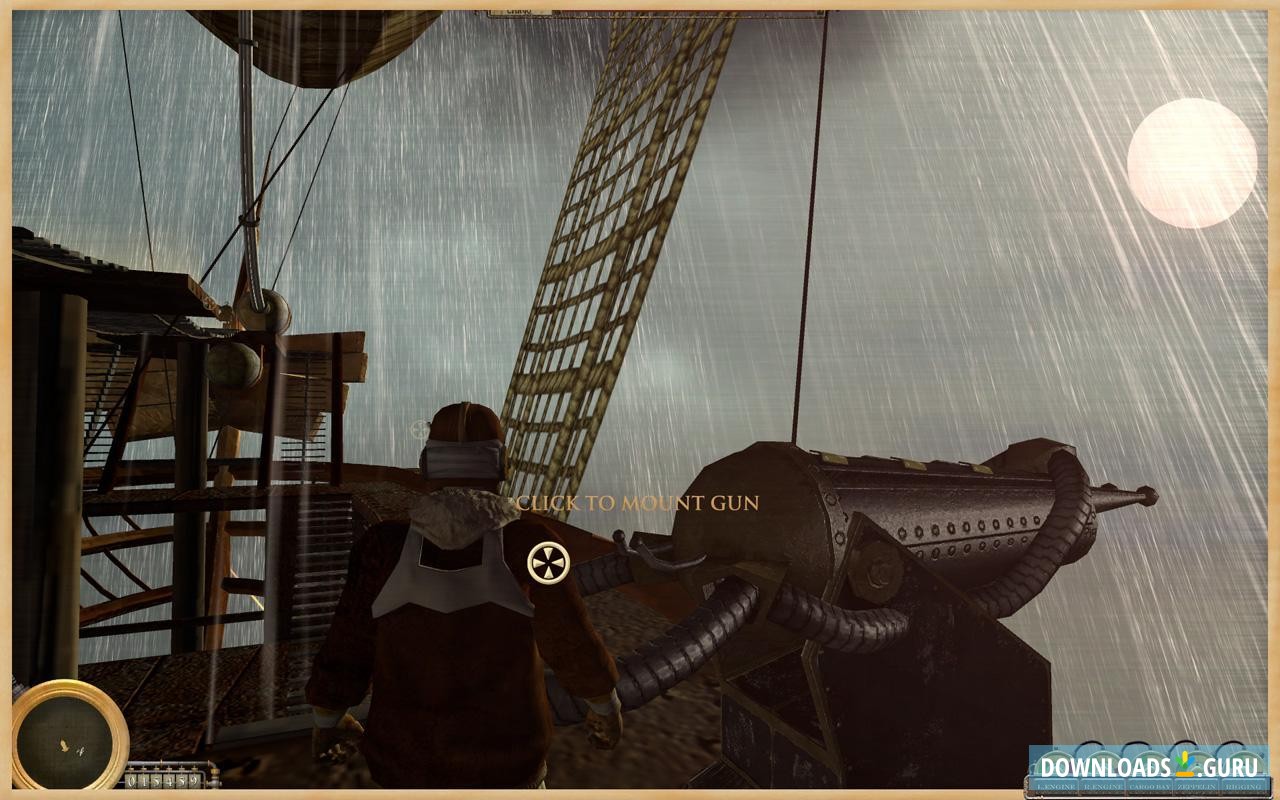This screenshot has height=800, width=1280.
Task: Click the bird blip inside the radar
Action: [63, 744]
